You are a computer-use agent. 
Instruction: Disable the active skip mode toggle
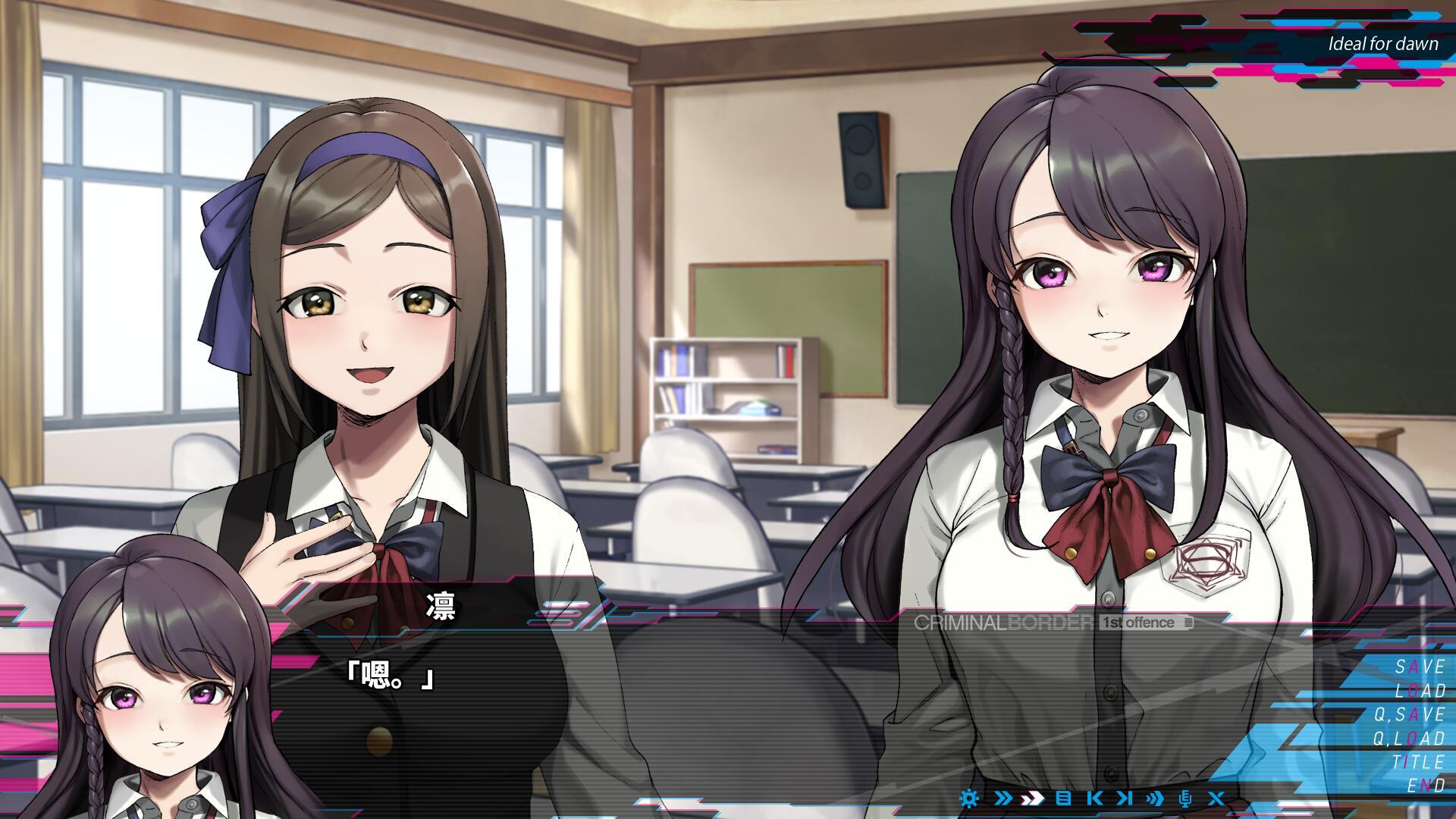(x=1031, y=799)
